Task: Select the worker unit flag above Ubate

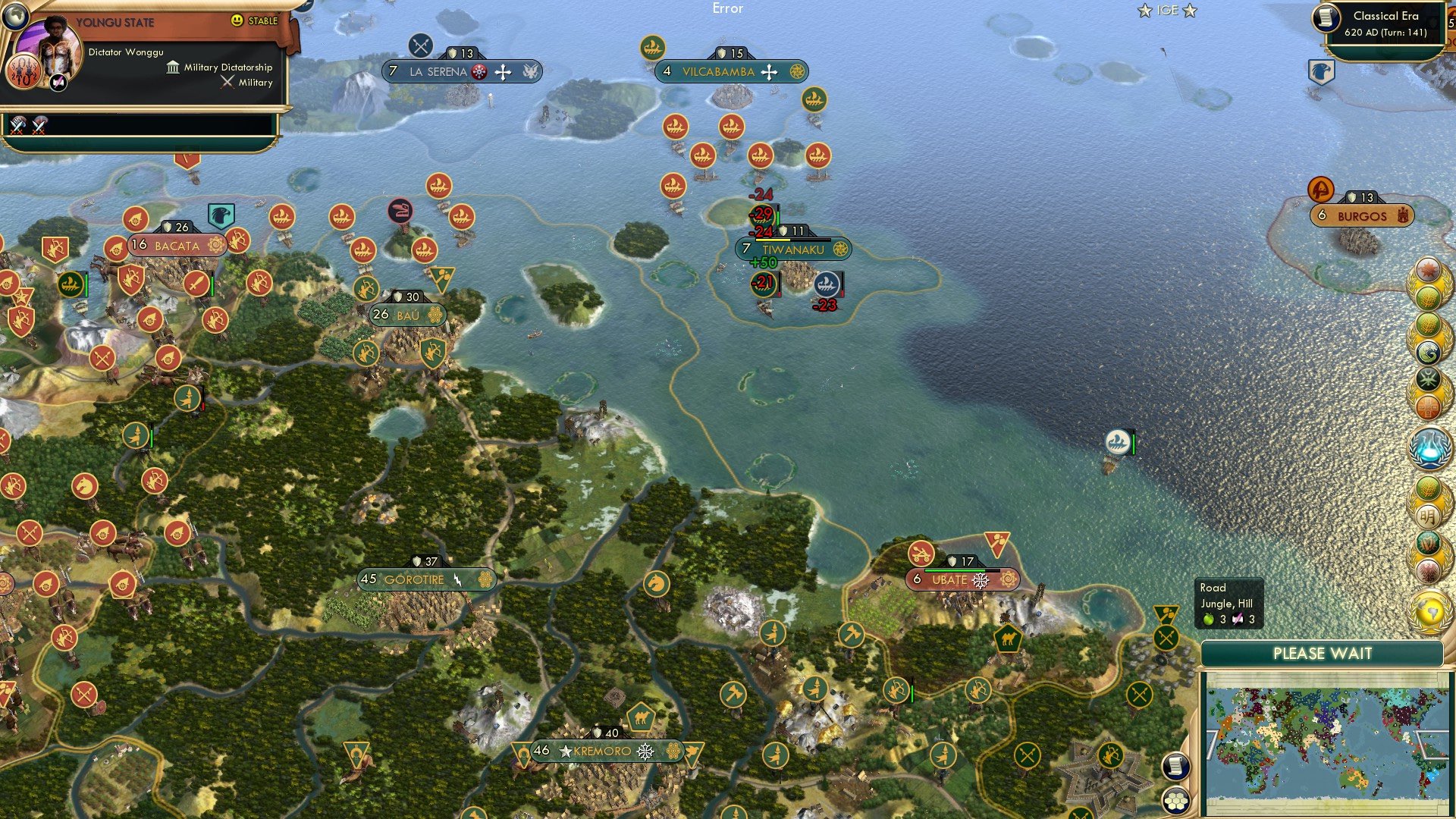Action: pos(999,544)
